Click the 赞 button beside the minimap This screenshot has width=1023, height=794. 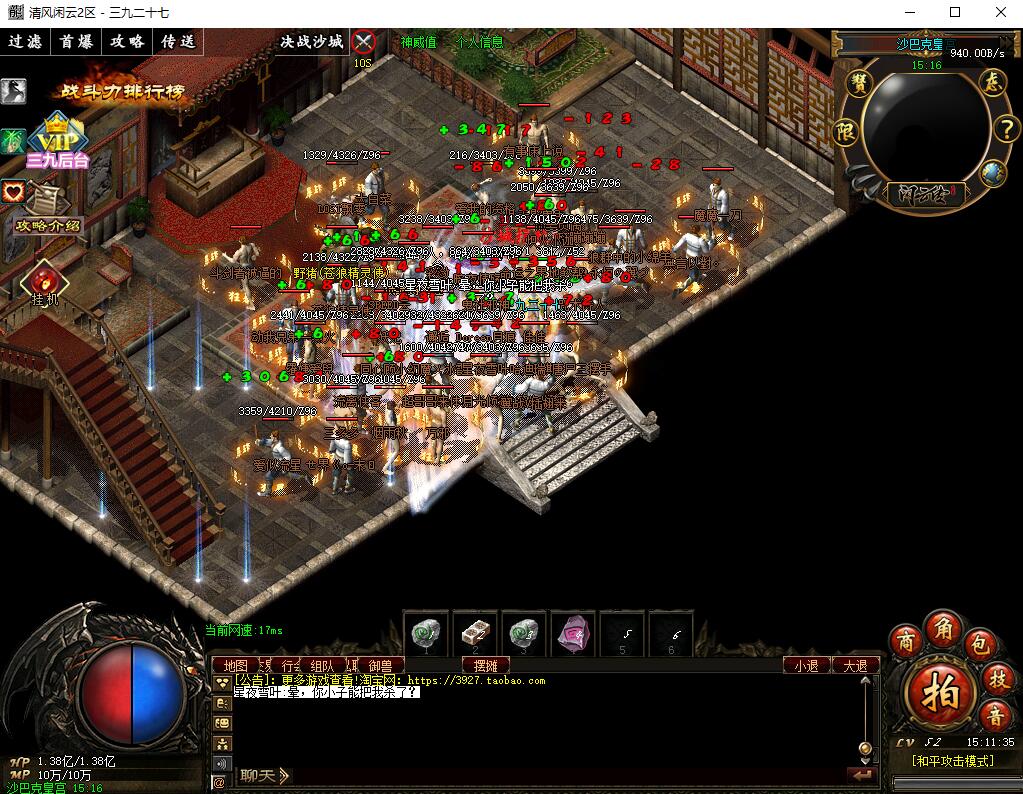[x=857, y=82]
